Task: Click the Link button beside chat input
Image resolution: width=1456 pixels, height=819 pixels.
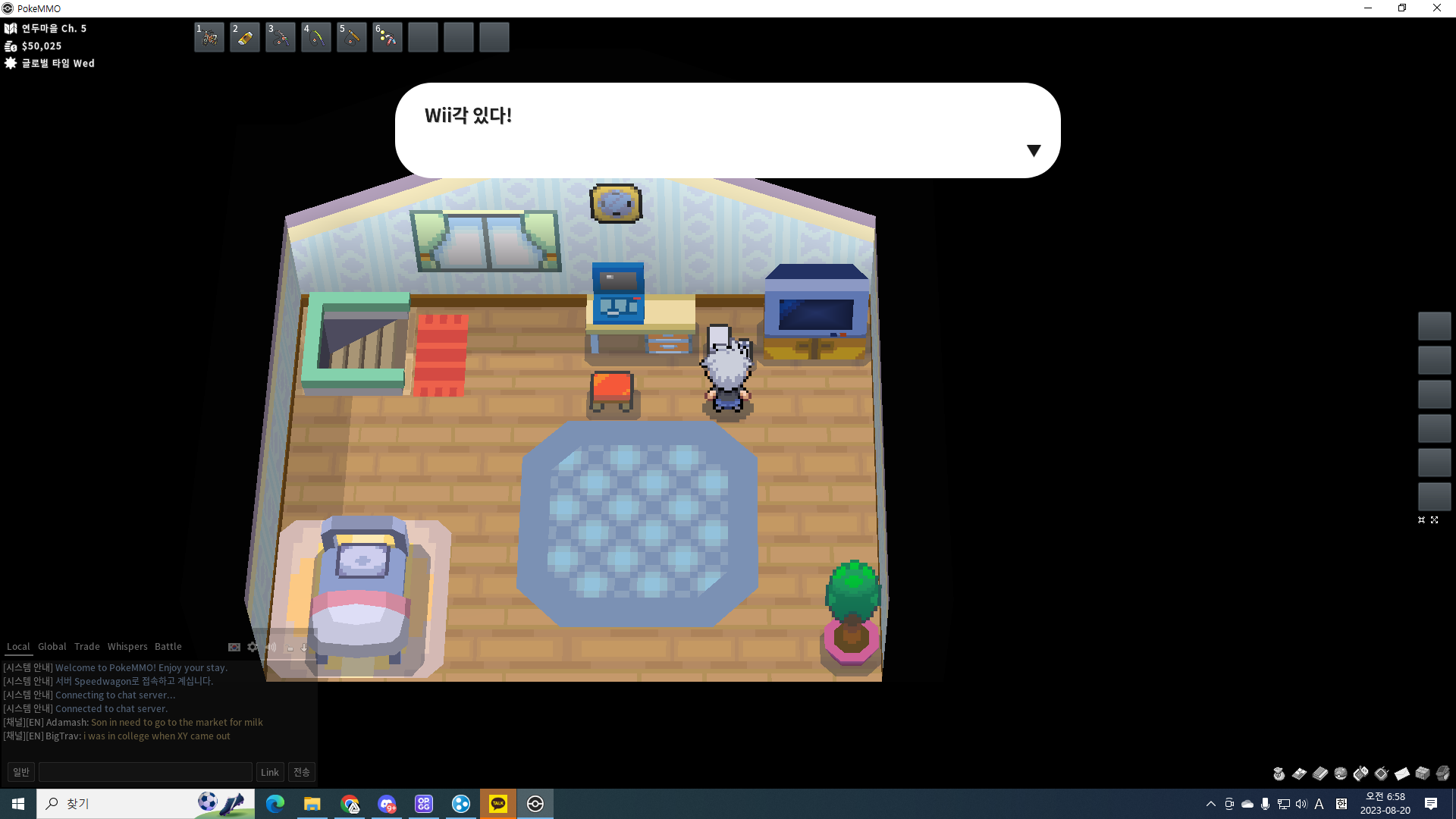Action: 270,772
